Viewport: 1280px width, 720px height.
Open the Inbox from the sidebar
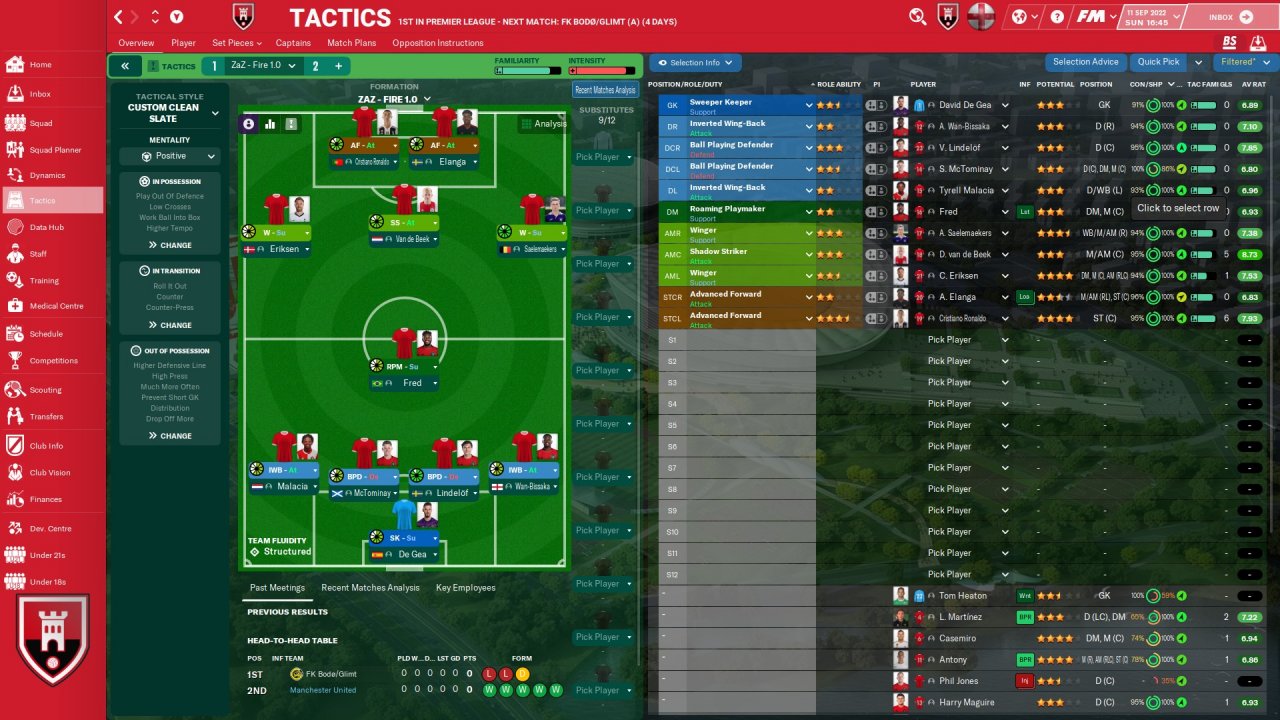pyautogui.click(x=40, y=94)
